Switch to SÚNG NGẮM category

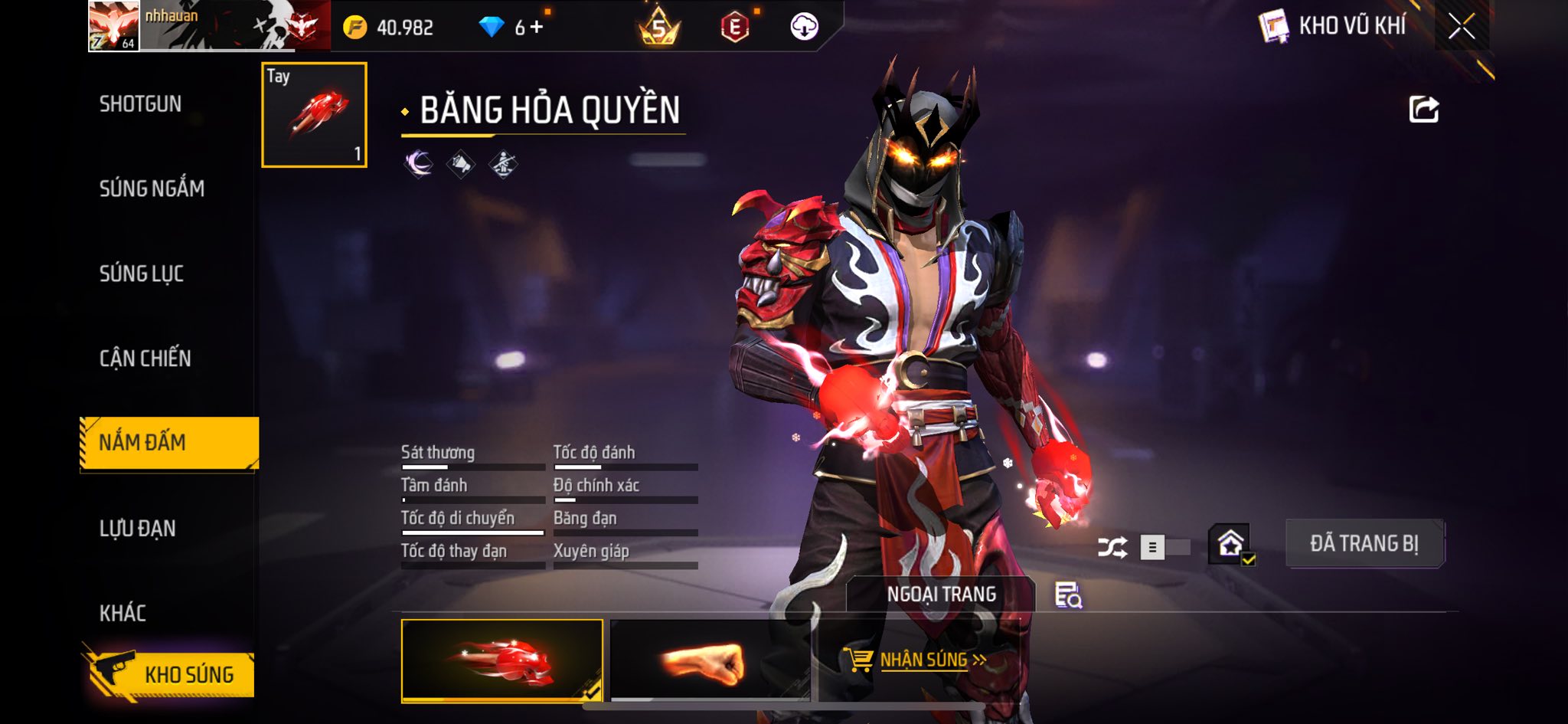coord(152,188)
